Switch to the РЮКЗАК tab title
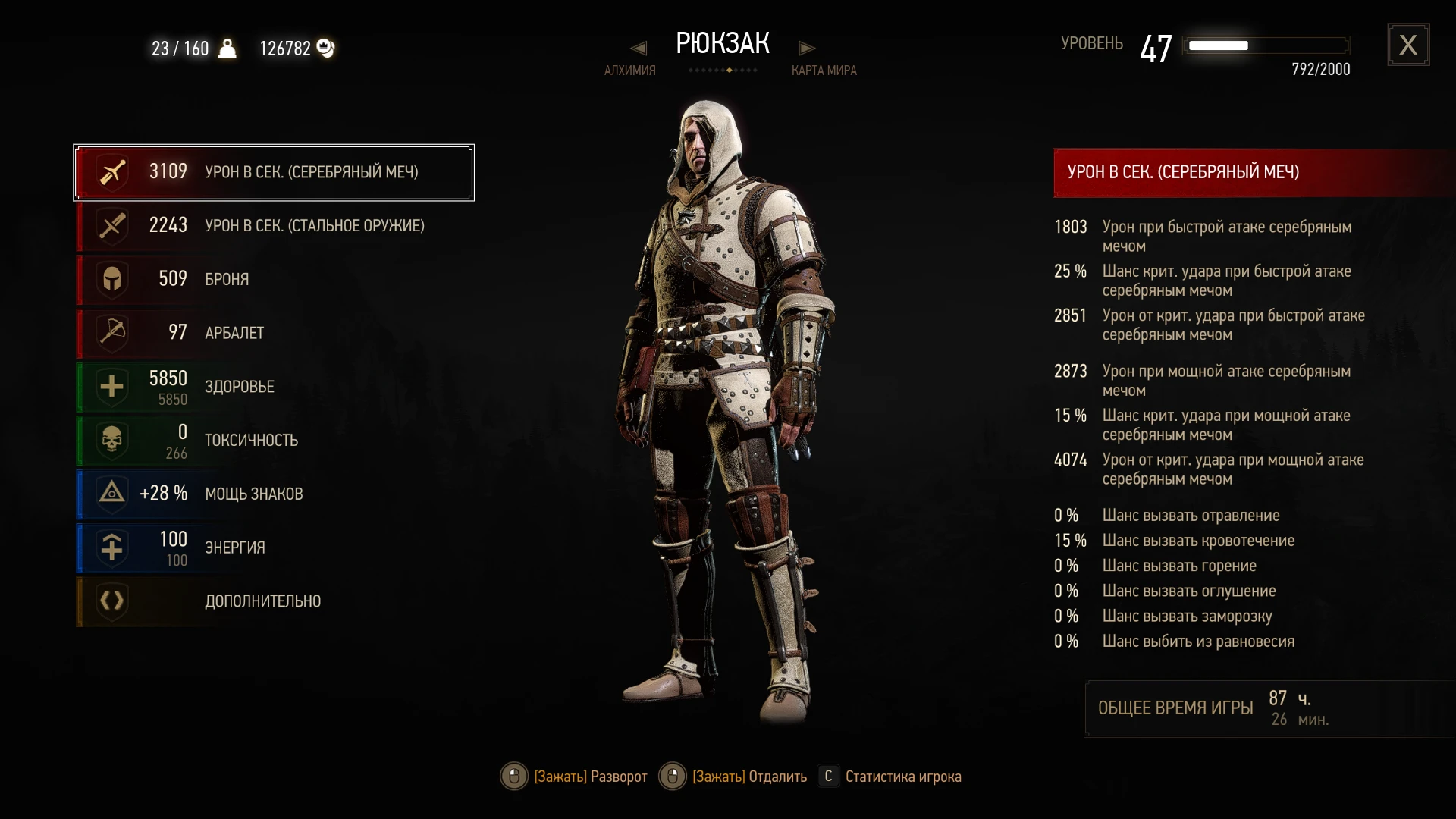 [723, 43]
